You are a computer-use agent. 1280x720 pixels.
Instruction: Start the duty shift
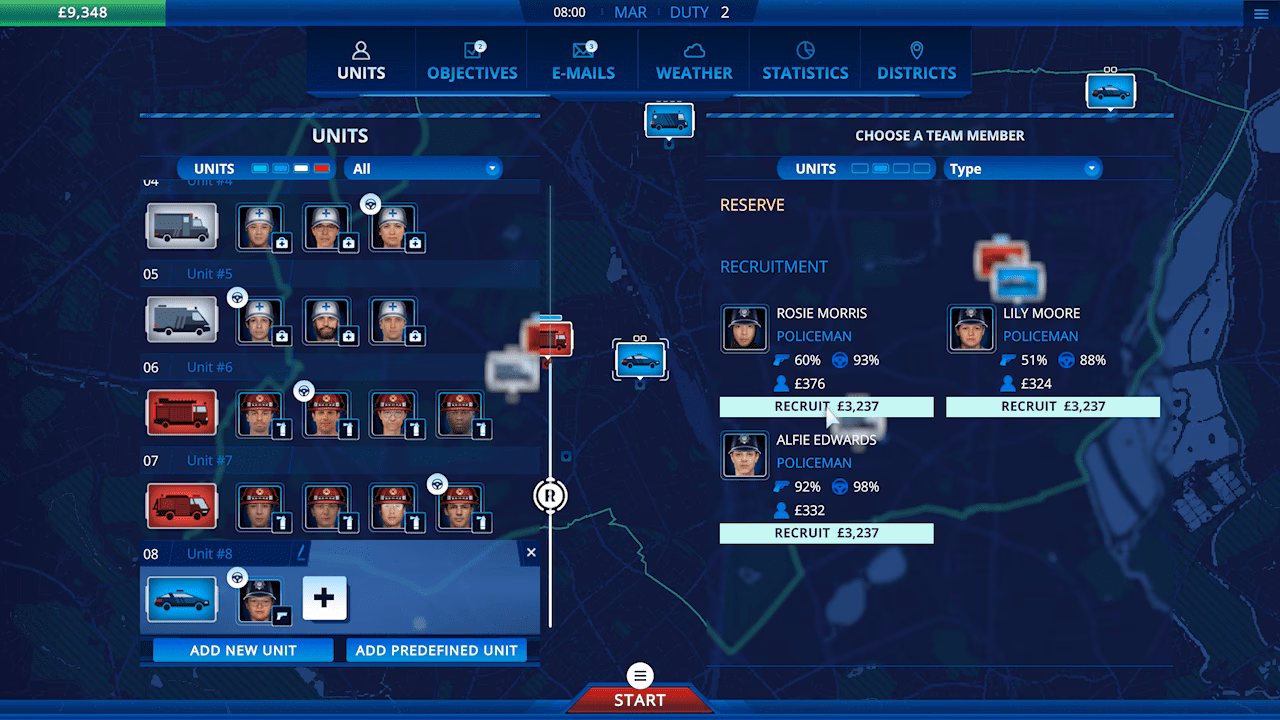639,699
